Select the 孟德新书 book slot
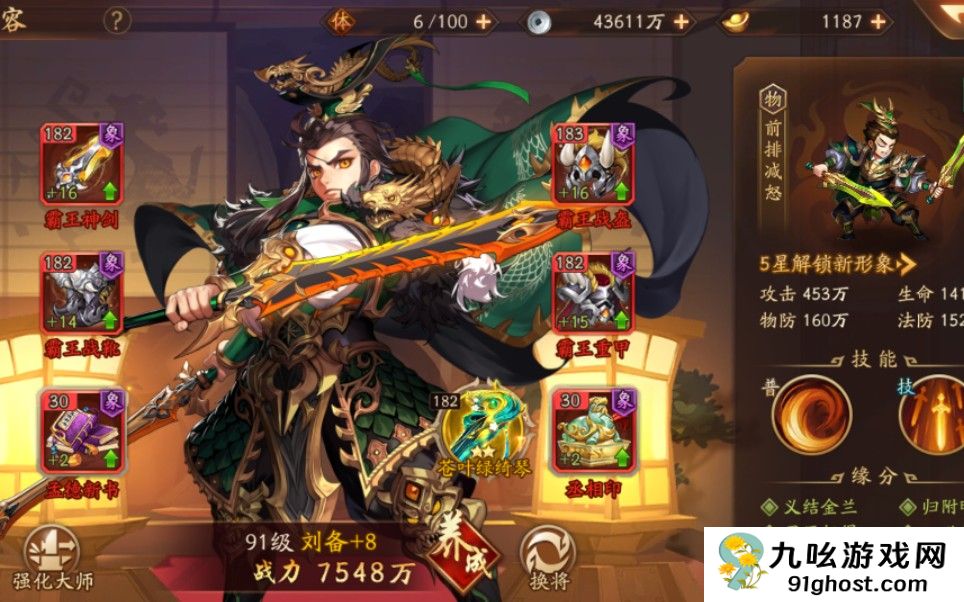The height and width of the screenshot is (602, 964). 82,428
